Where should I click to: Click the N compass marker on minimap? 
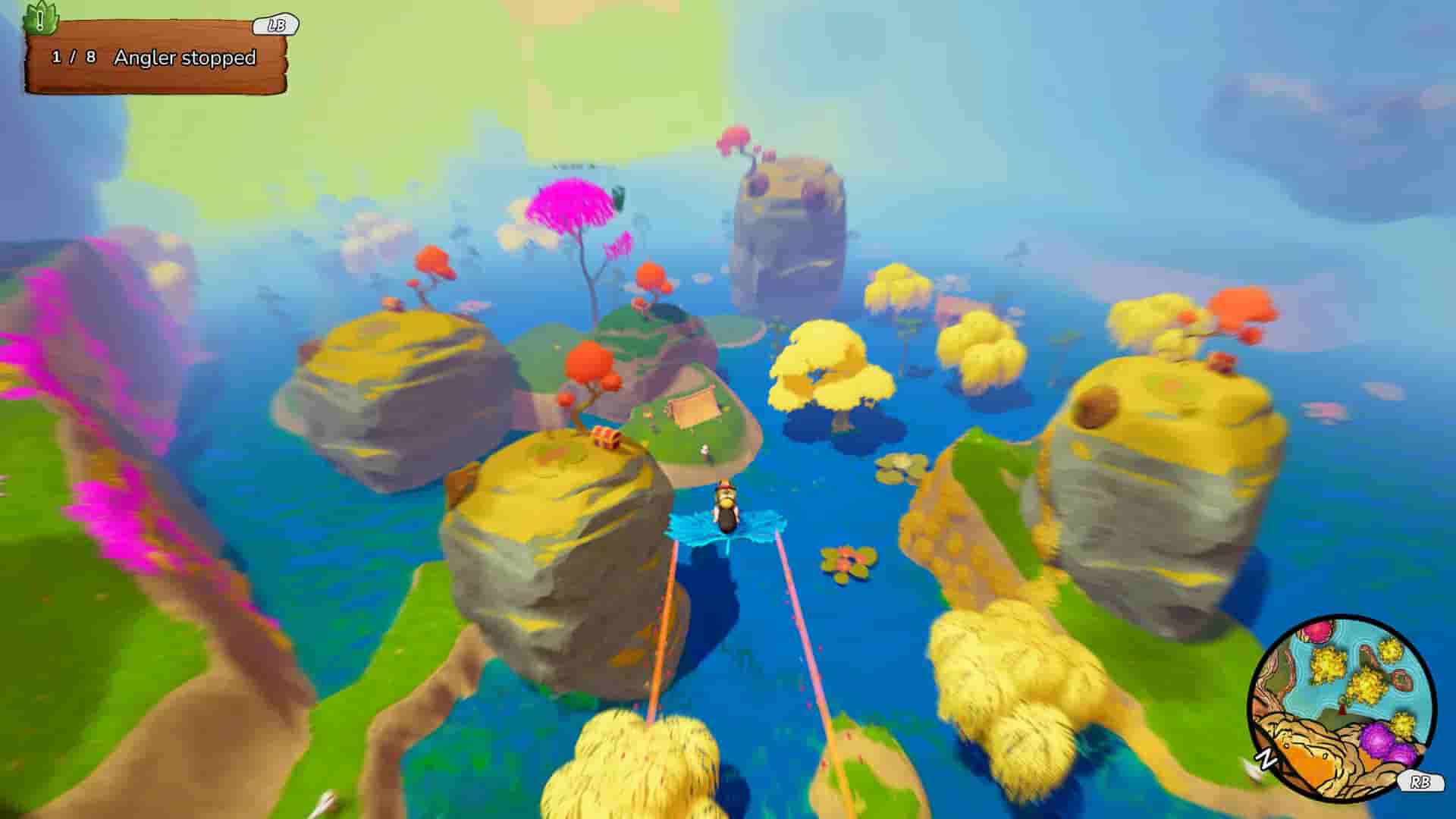[1266, 756]
